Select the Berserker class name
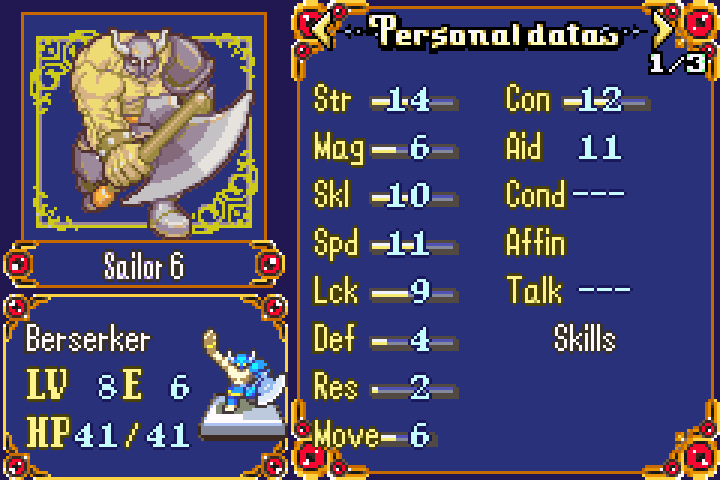The height and width of the screenshot is (480, 720). click(88, 339)
